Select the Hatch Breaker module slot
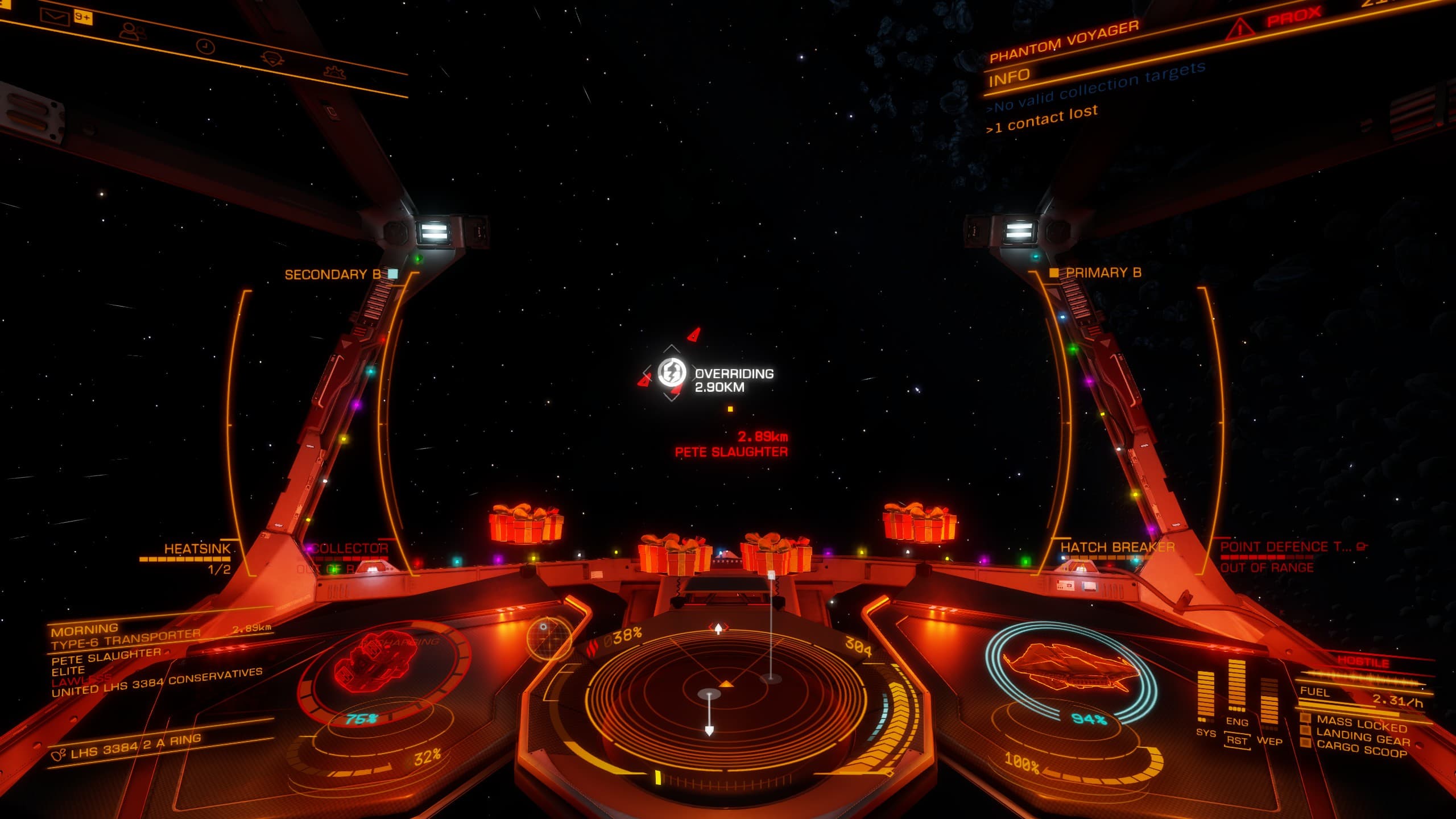The height and width of the screenshot is (819, 1456). (x=1117, y=548)
